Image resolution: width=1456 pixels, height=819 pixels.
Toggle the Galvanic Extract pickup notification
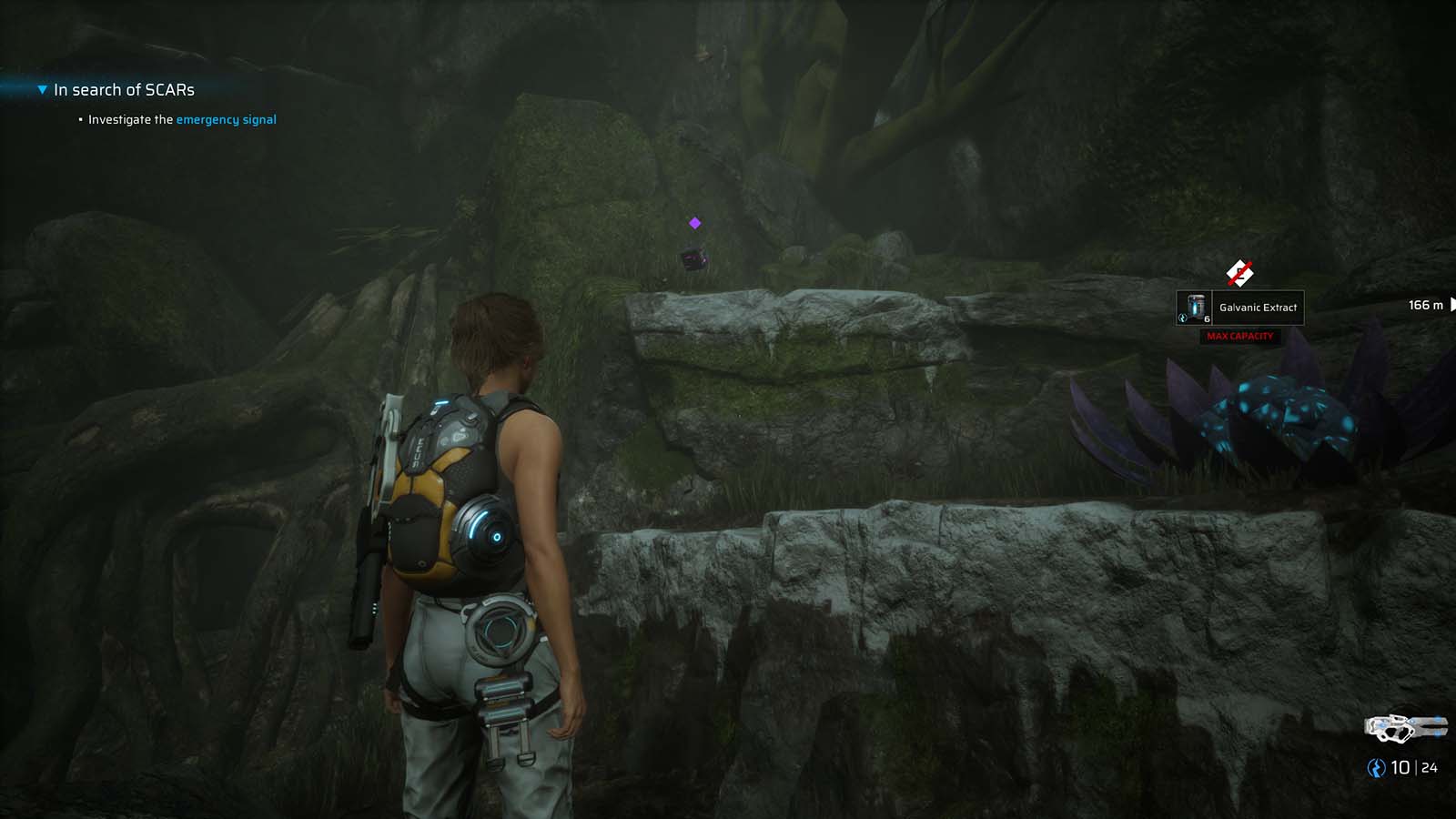click(x=1240, y=307)
